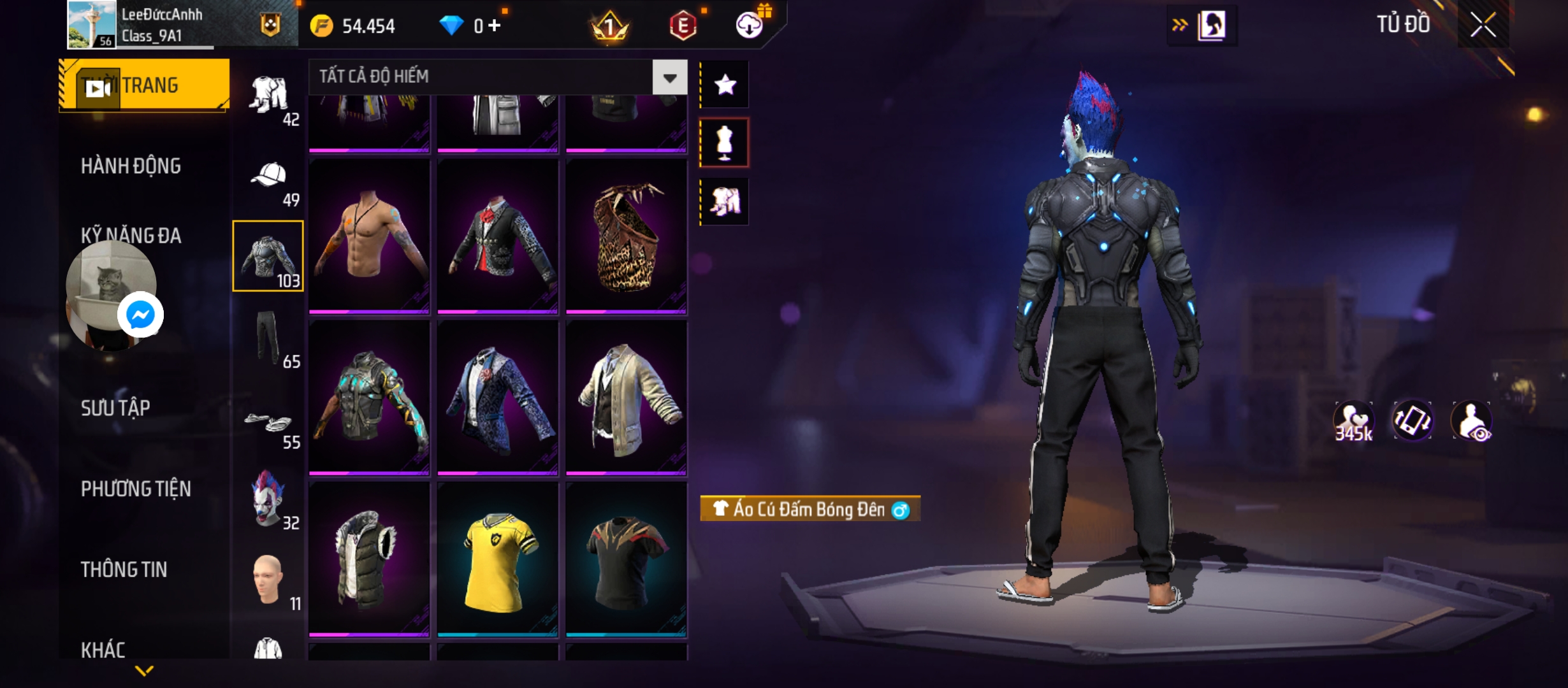Open the Hành Động menu entry

point(131,166)
